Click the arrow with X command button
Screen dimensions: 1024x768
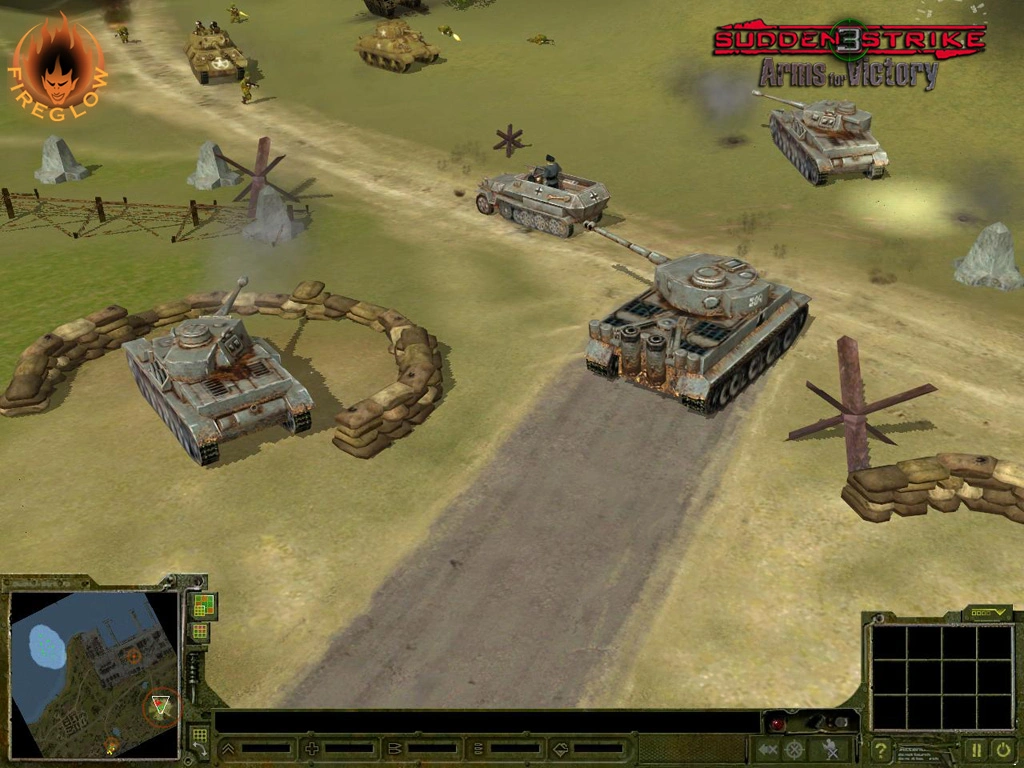pos(768,749)
